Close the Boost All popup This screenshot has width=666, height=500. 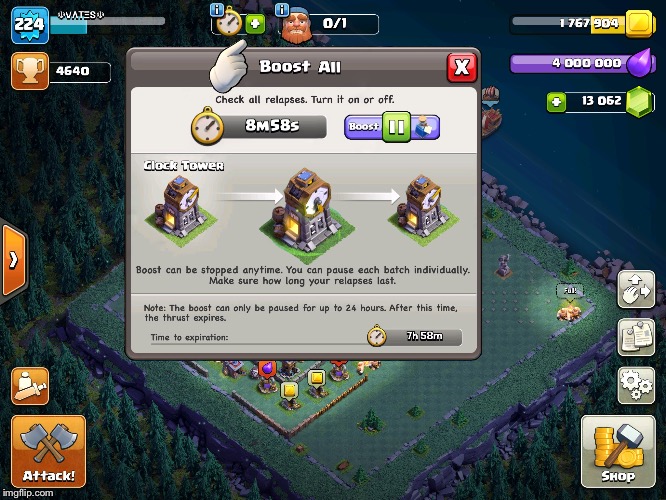[461, 68]
